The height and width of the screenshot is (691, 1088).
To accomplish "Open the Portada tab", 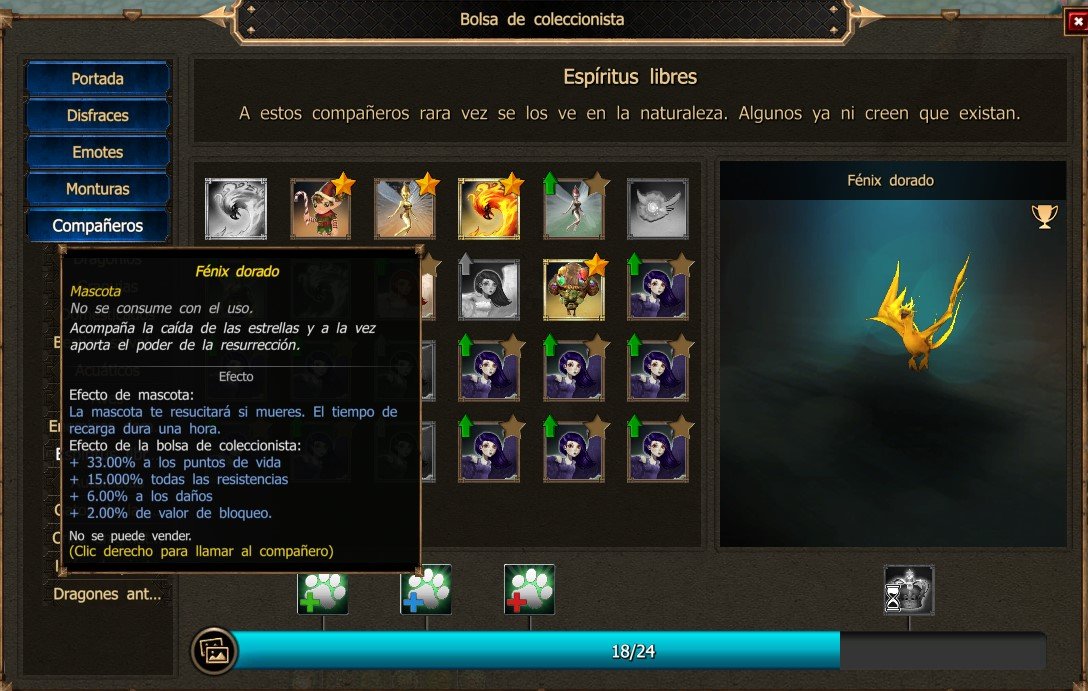I will [97, 78].
